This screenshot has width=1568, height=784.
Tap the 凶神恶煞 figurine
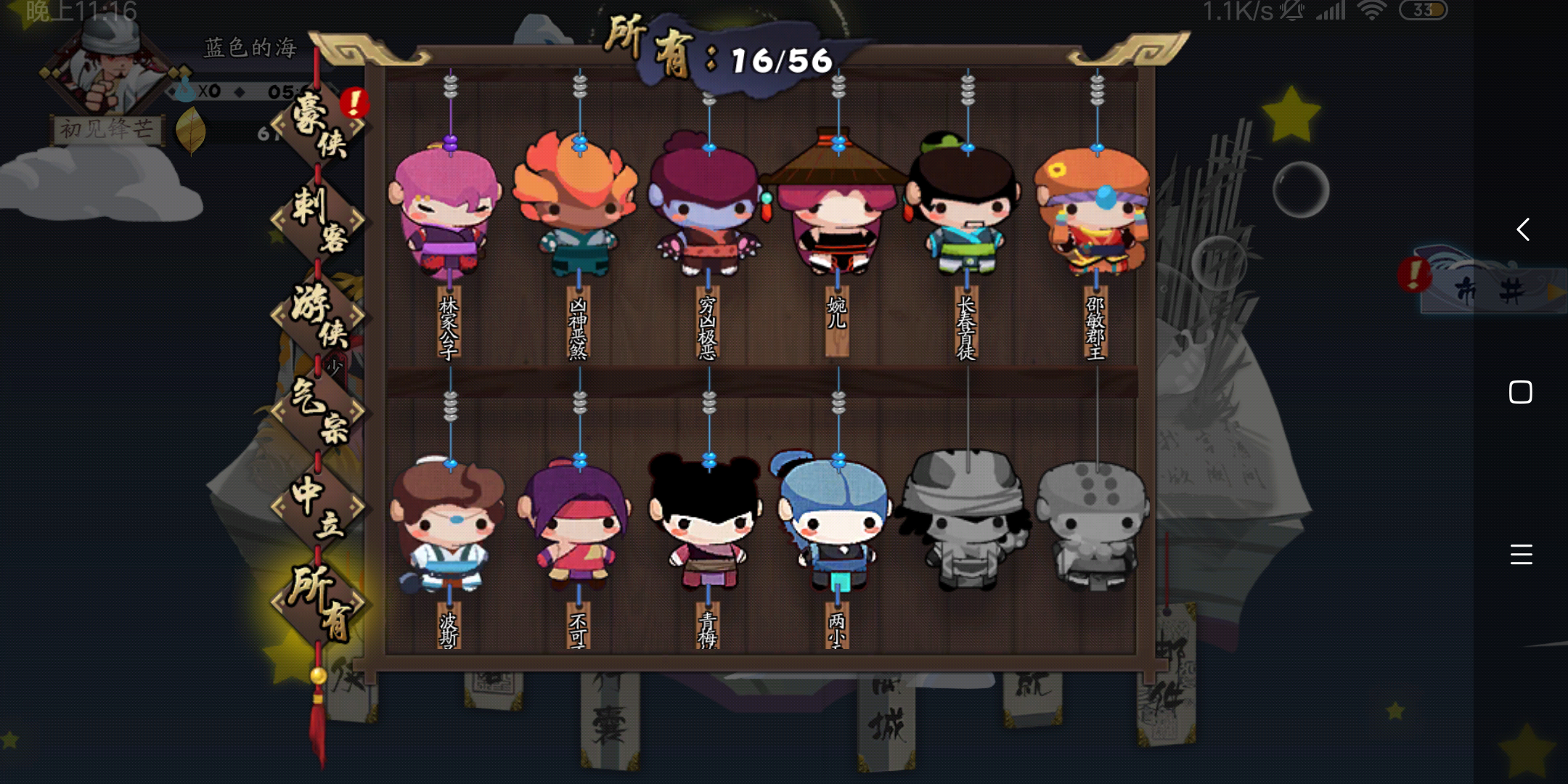point(577,211)
